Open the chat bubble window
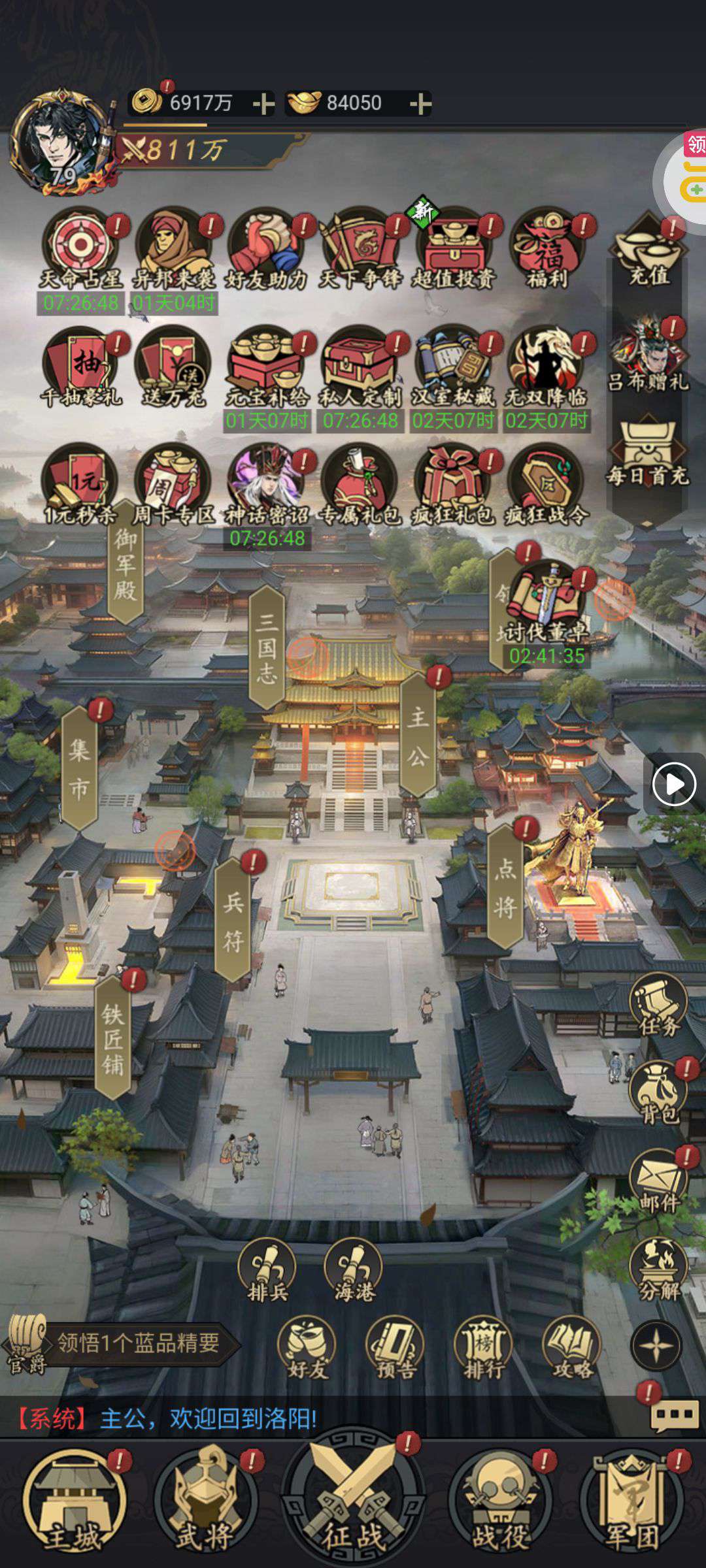Image resolution: width=706 pixels, height=1568 pixels. [x=673, y=1415]
